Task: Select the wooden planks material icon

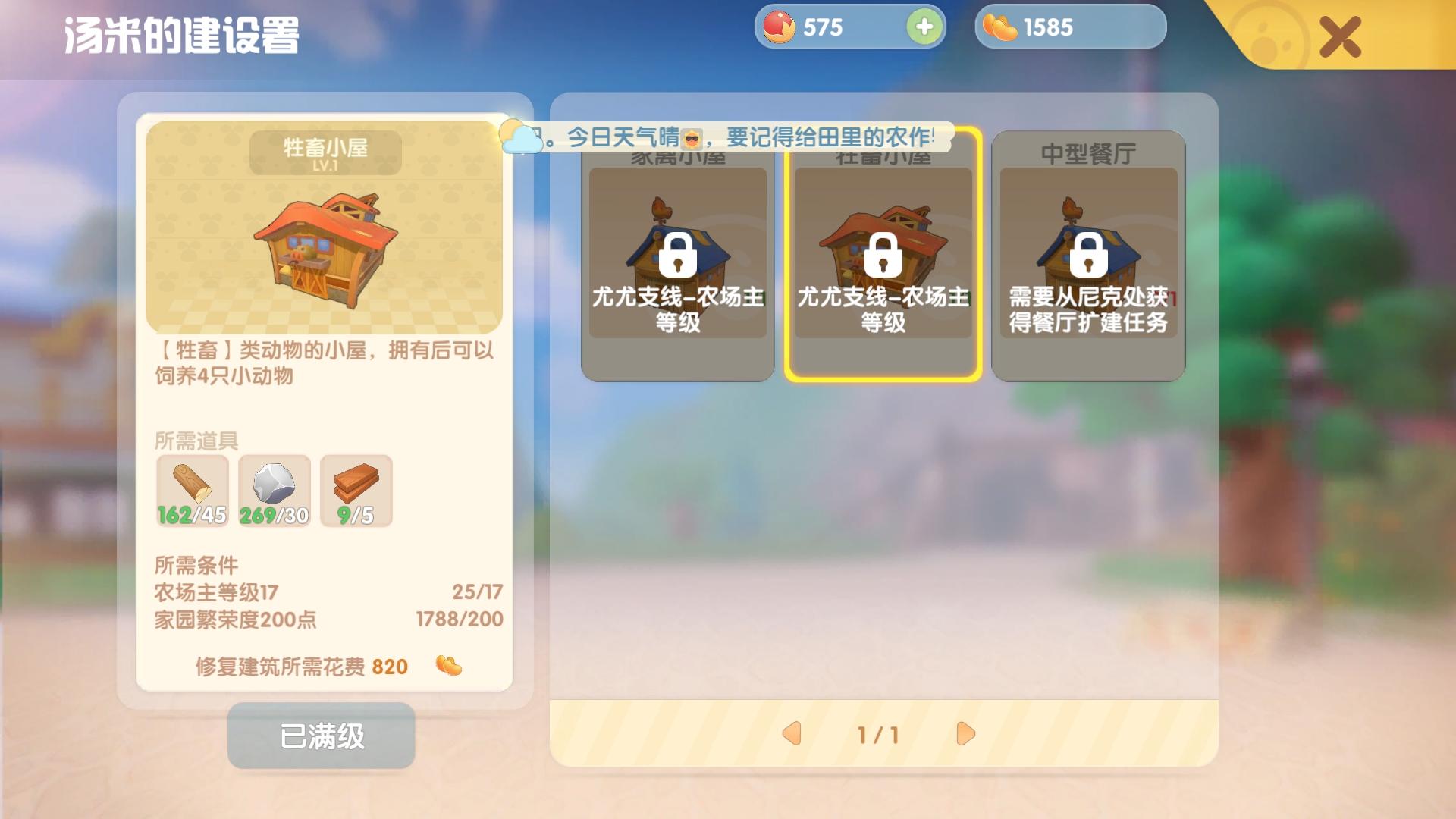Action: [x=356, y=489]
